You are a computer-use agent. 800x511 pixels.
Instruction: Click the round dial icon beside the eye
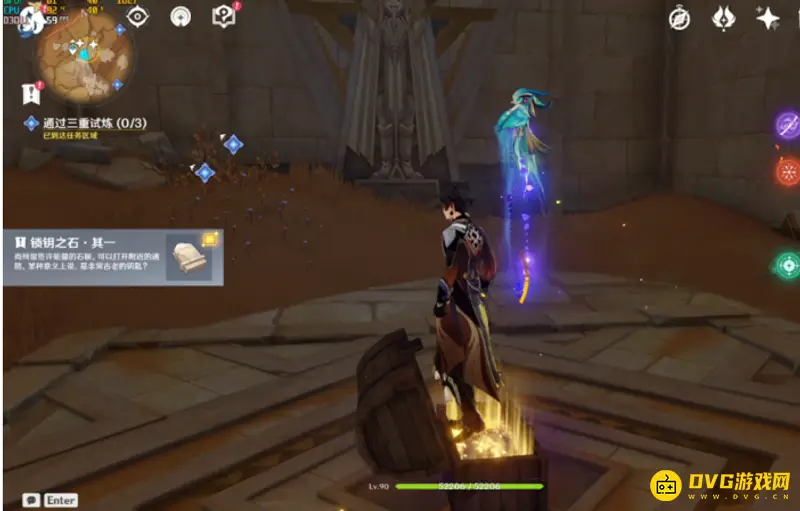pos(180,16)
